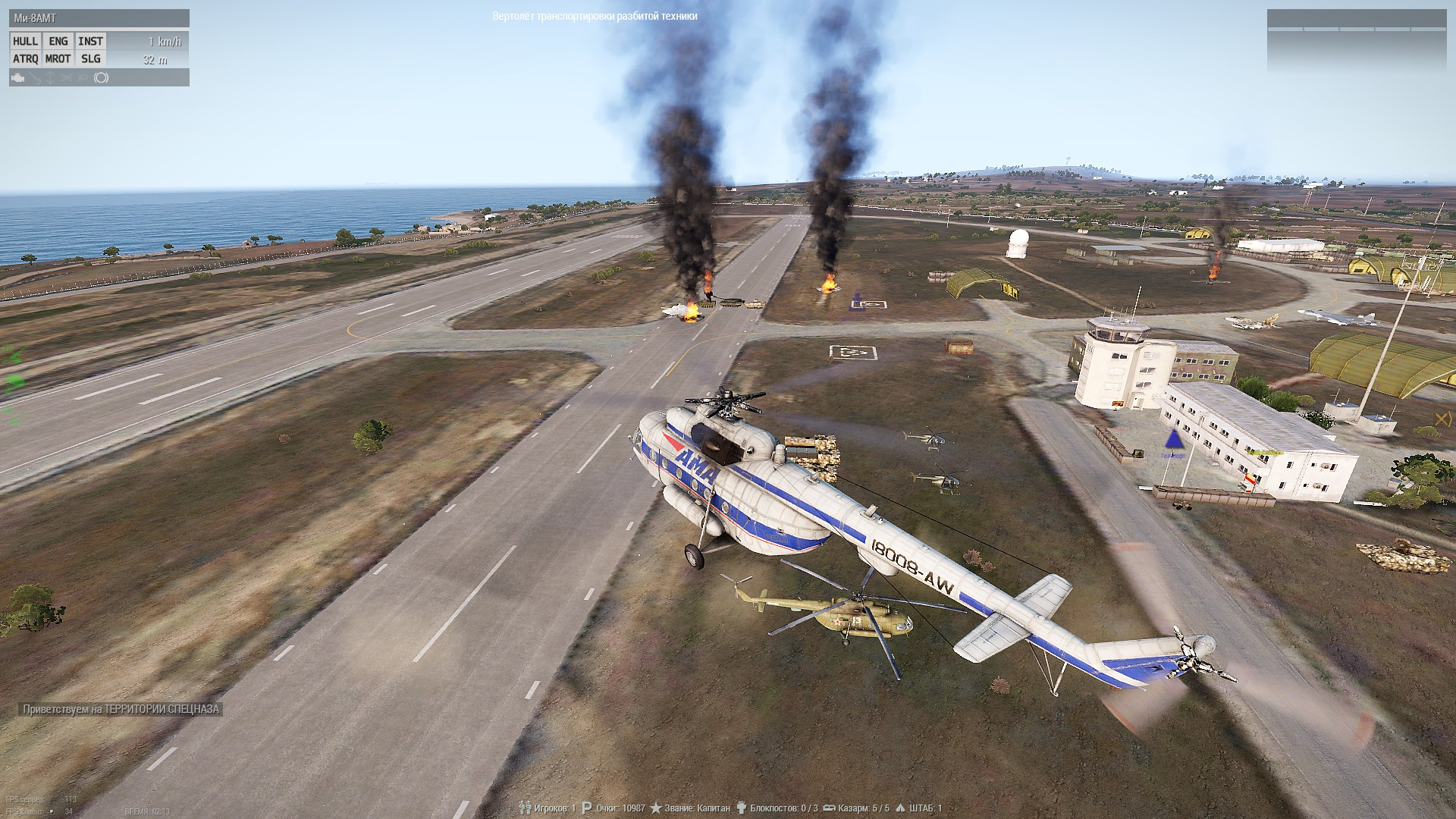Click the wheel brake circle icon
The width and height of the screenshot is (1456, 819).
tap(102, 78)
